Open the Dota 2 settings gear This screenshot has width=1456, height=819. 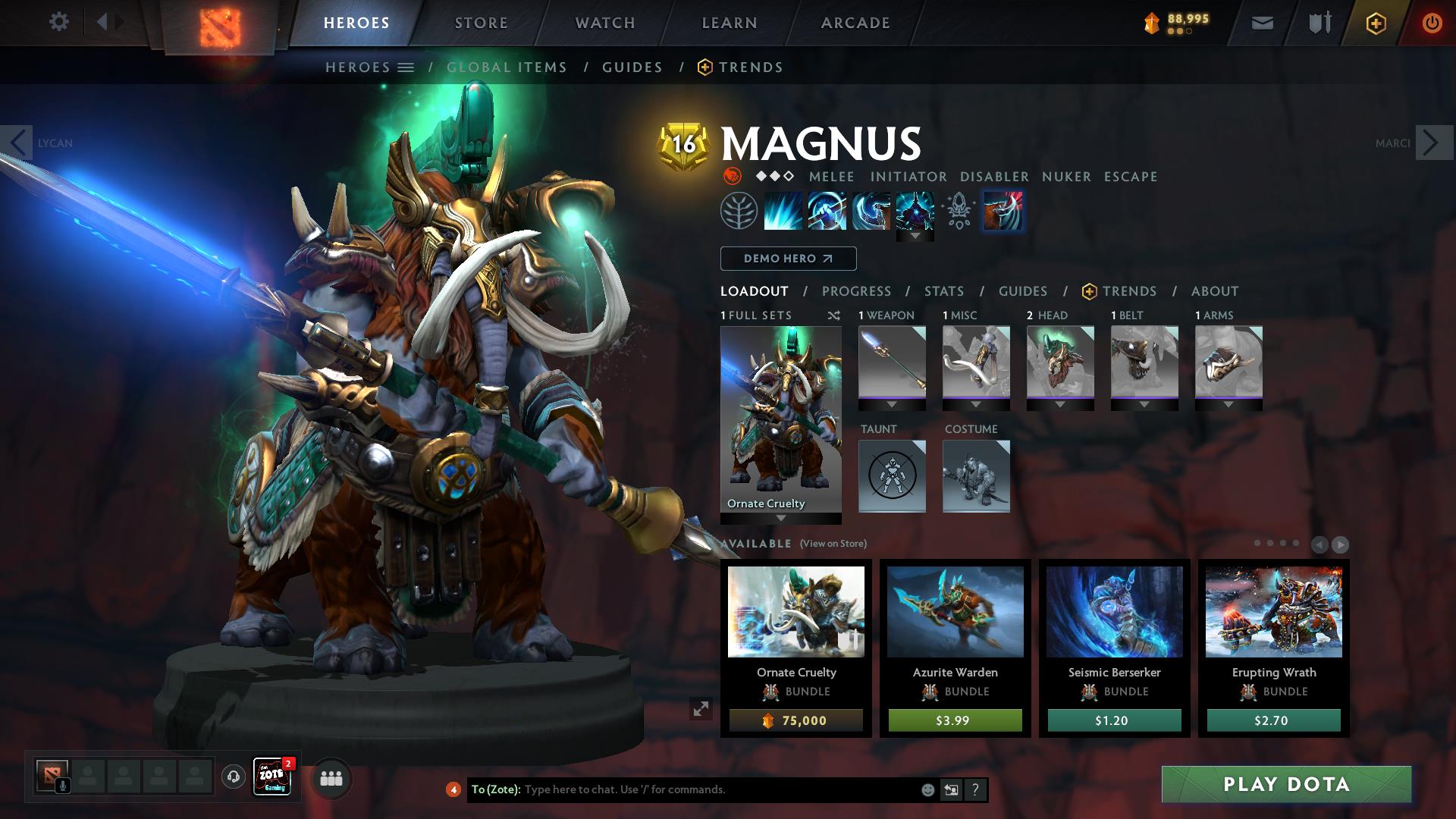pyautogui.click(x=59, y=22)
